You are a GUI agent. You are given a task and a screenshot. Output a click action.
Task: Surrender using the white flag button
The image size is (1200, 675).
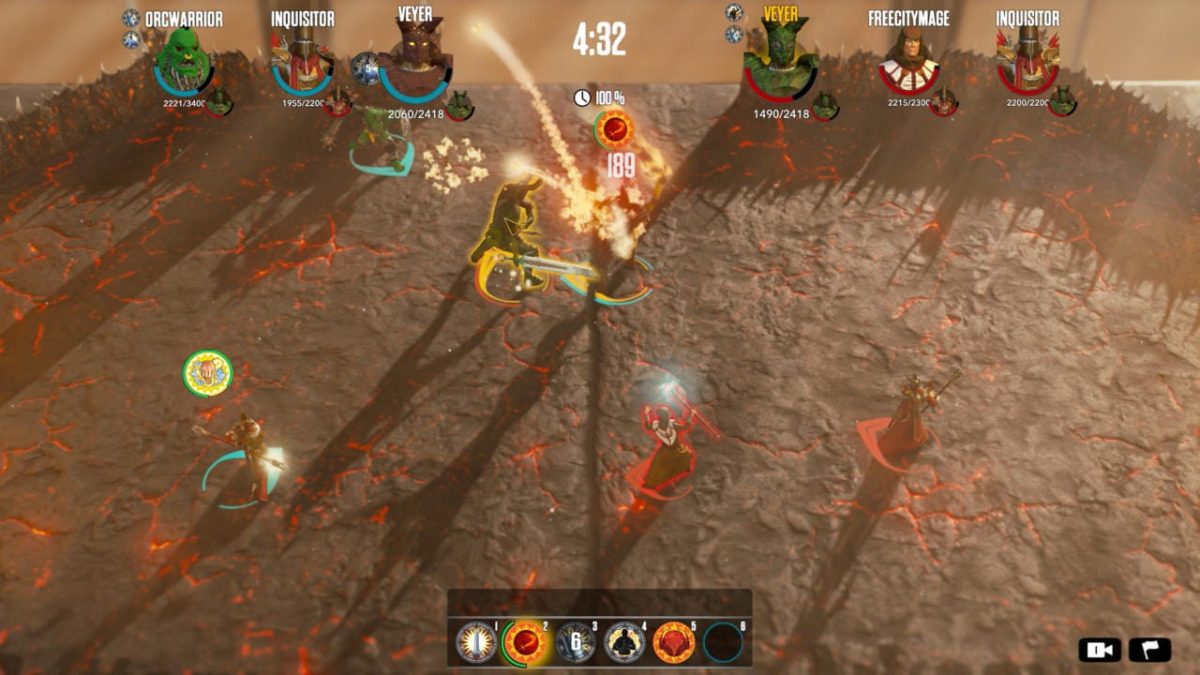(1149, 649)
